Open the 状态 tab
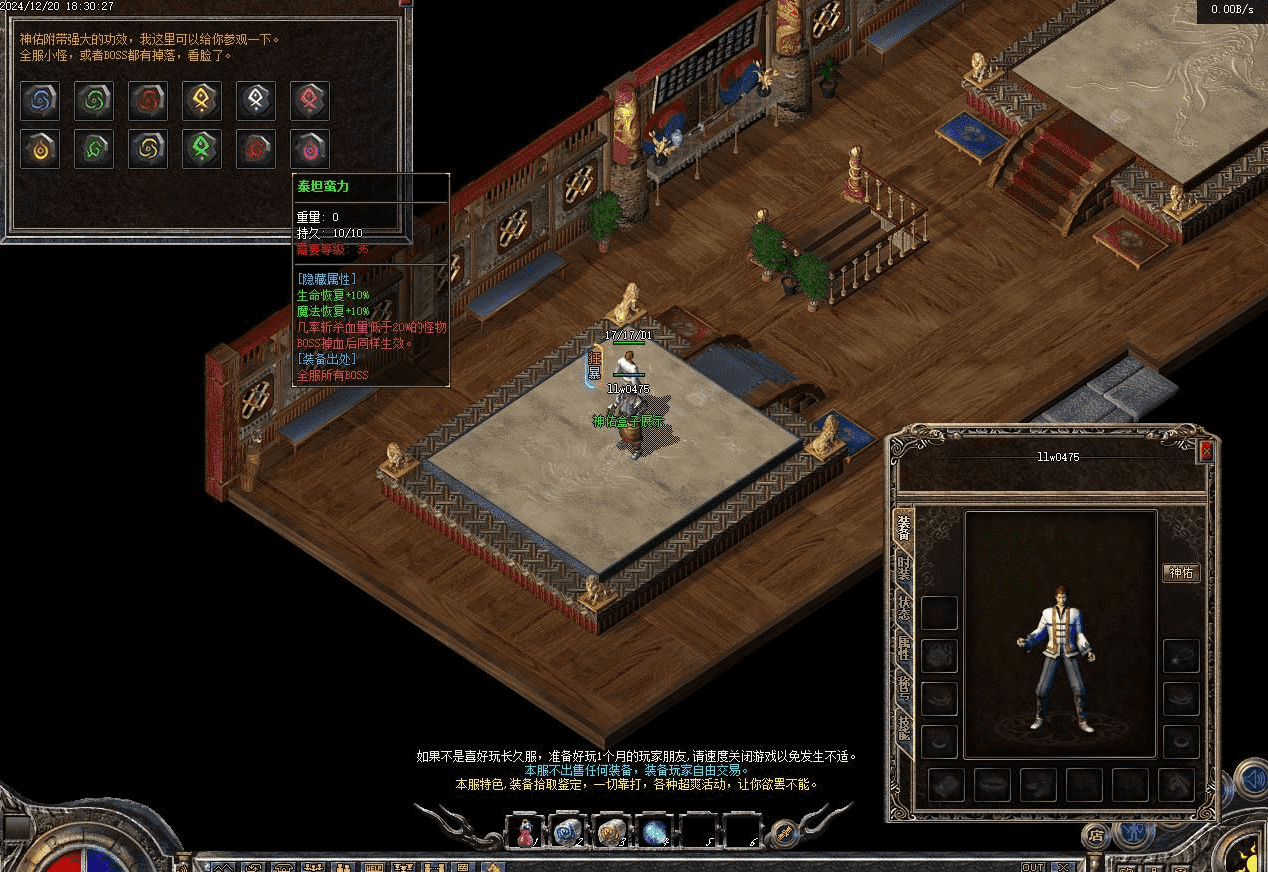 pyautogui.click(x=904, y=608)
